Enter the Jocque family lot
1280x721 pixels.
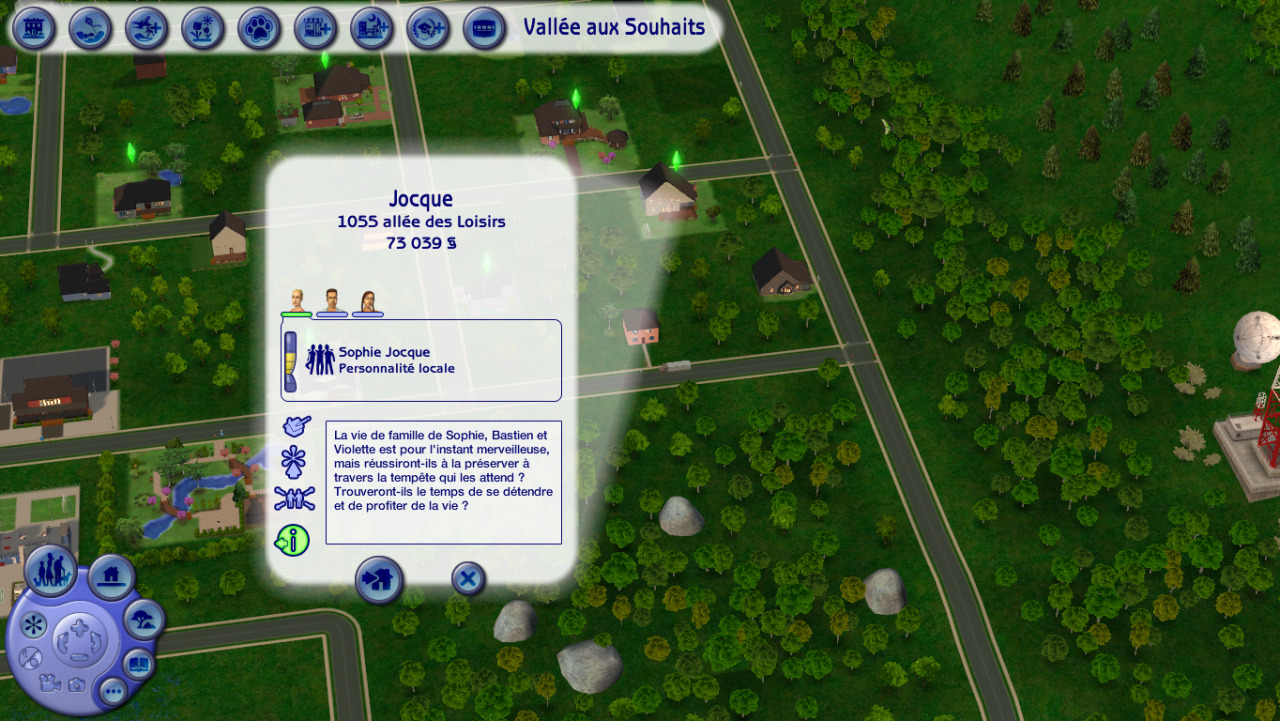click(379, 579)
